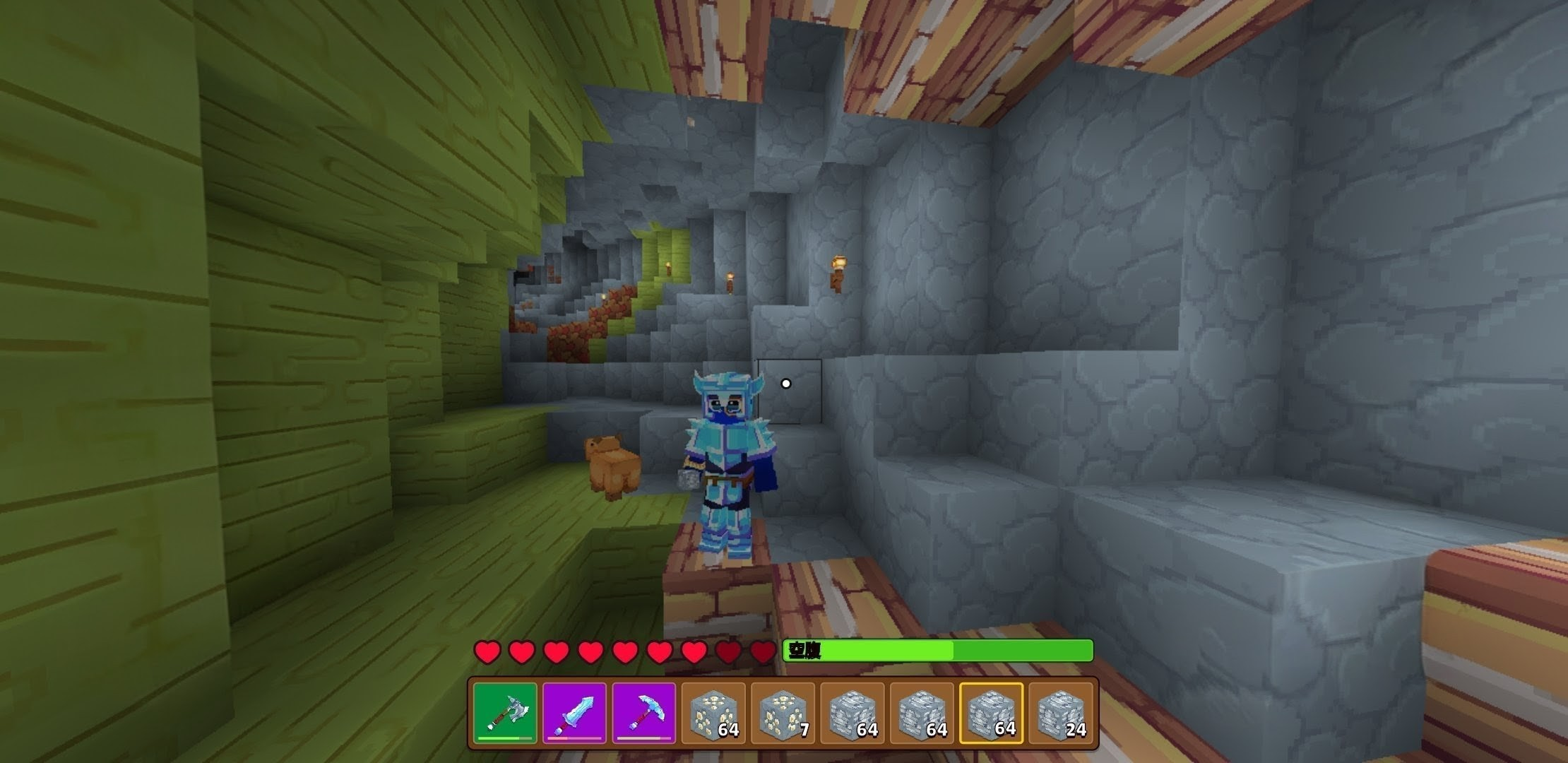This screenshot has width=1568, height=763.
Task: Pick the gold ore stack of 7
Action: (783, 713)
